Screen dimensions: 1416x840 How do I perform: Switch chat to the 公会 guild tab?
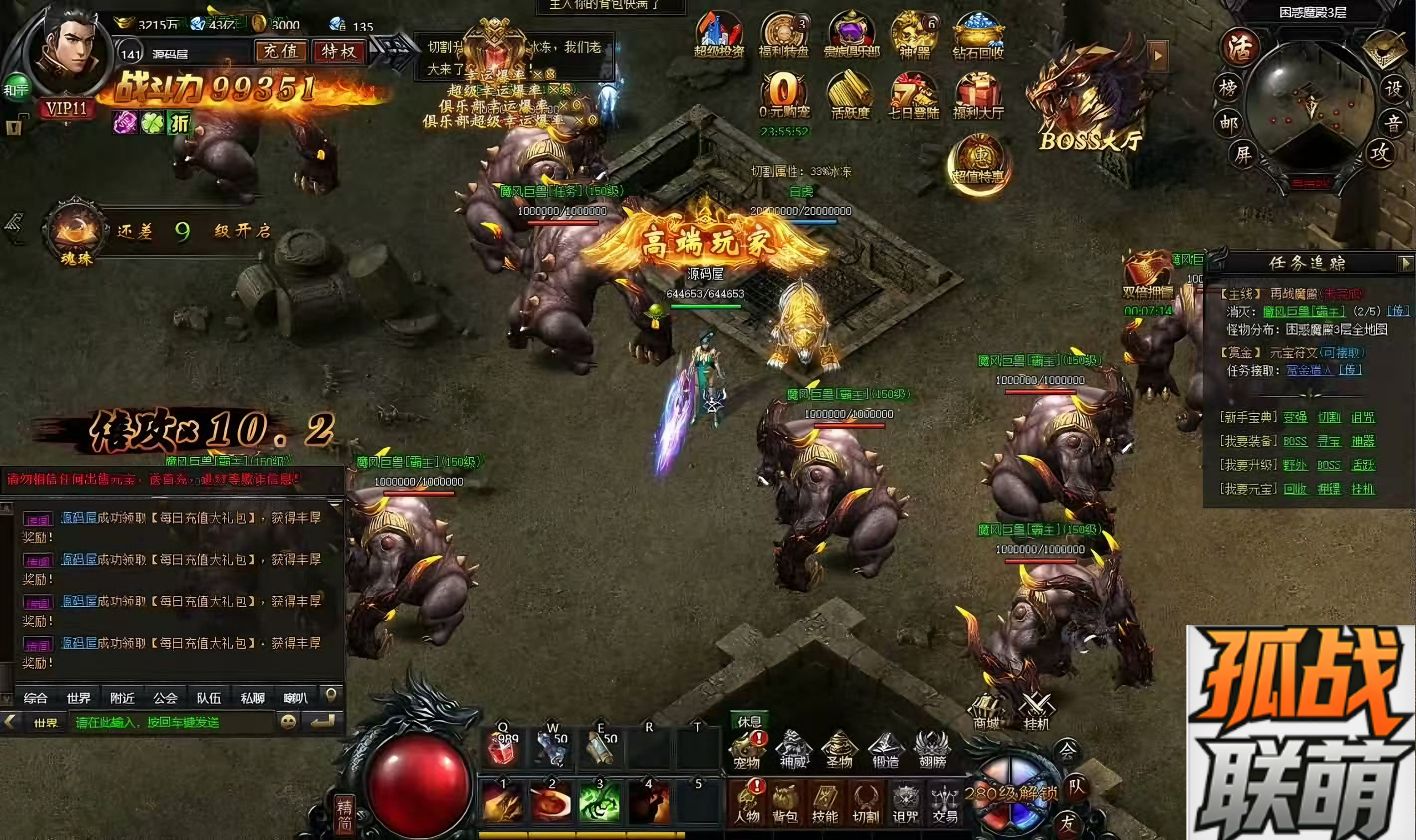[x=165, y=698]
